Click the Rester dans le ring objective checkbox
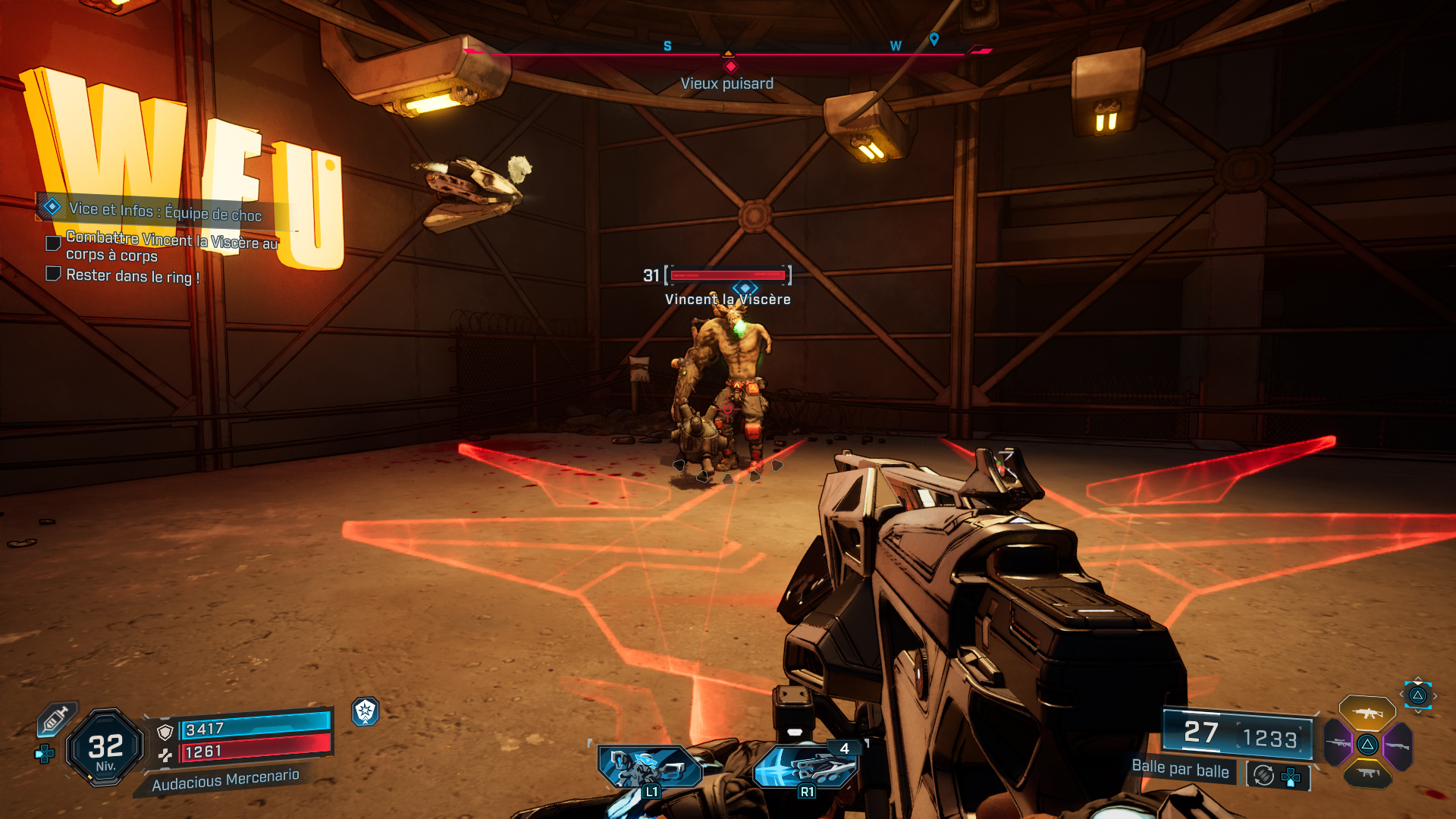This screenshot has height=819, width=1456. click(53, 274)
